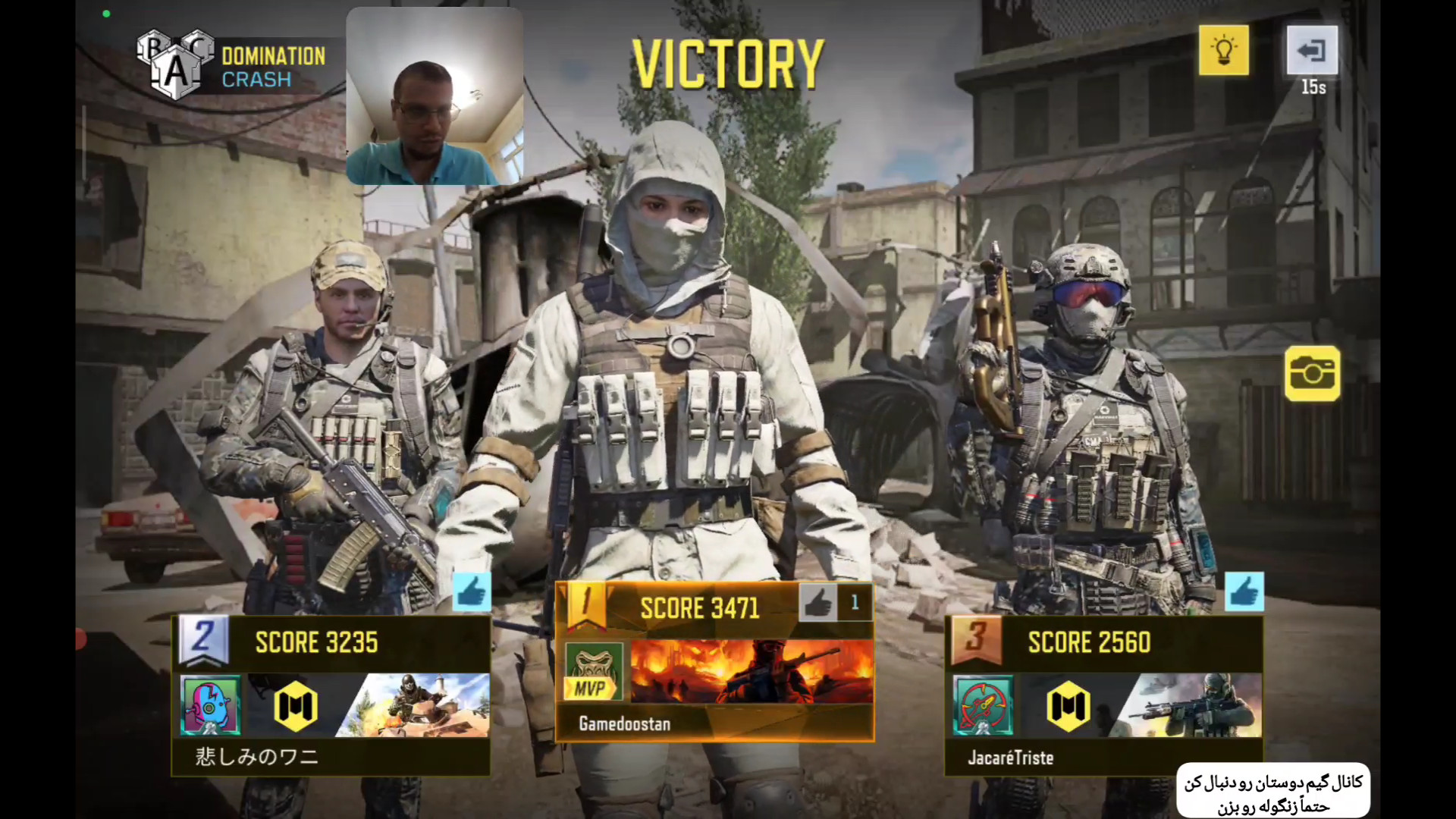Exit the victory screen via arrow button
1456x819 pixels.
[x=1312, y=50]
